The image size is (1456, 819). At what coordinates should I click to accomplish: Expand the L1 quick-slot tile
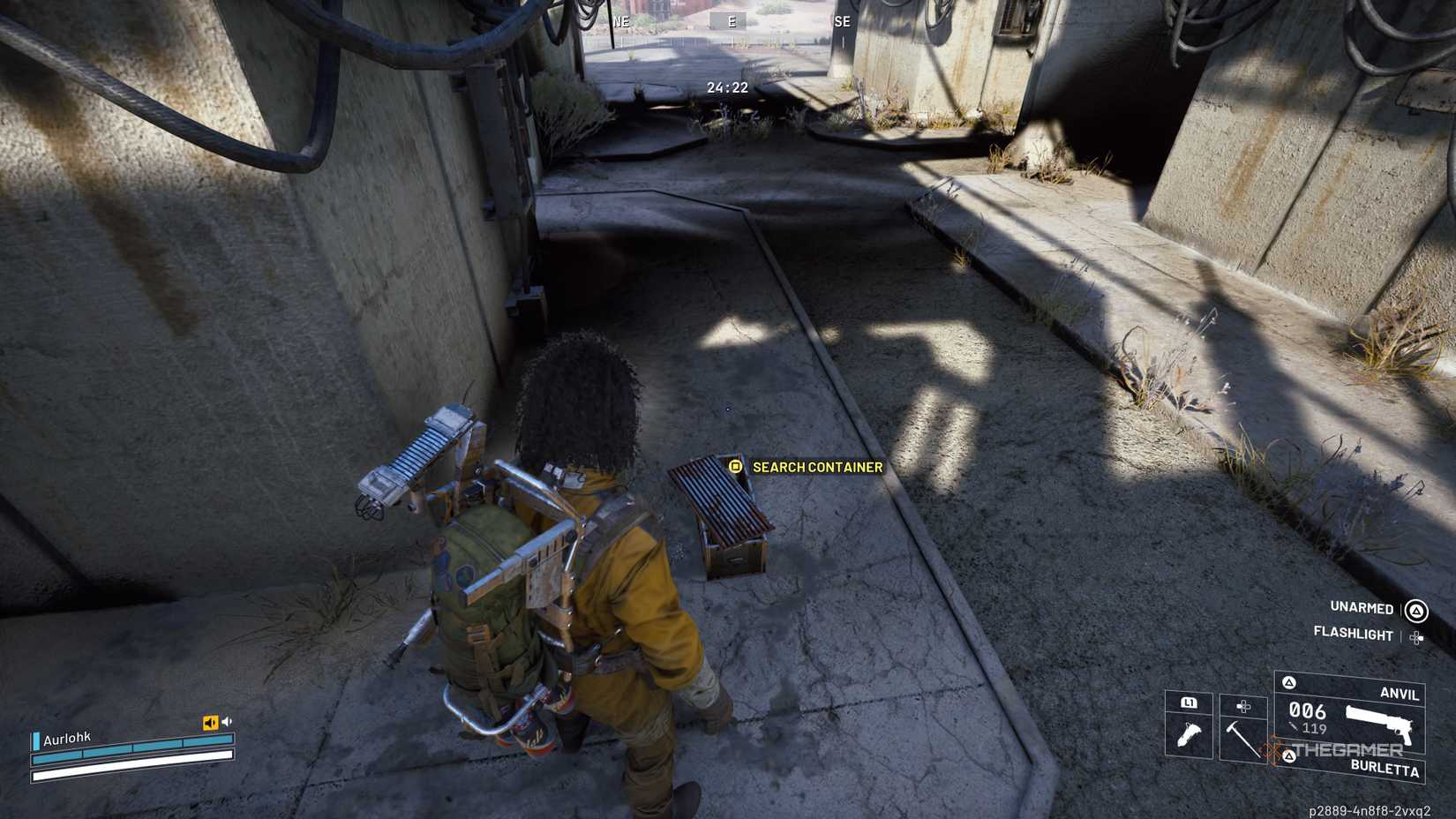(x=1190, y=703)
